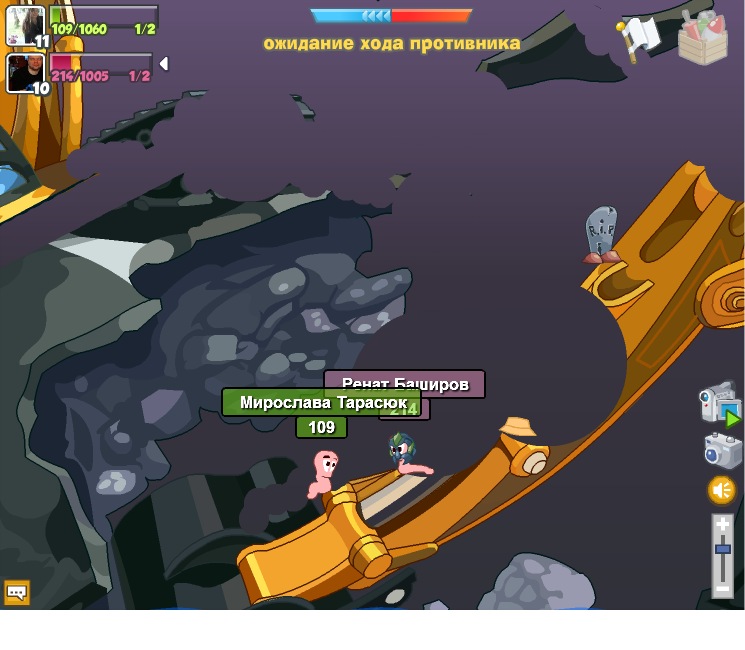745x650 pixels.
Task: Select the level 11 player avatar
Action: pyautogui.click(x=26, y=26)
